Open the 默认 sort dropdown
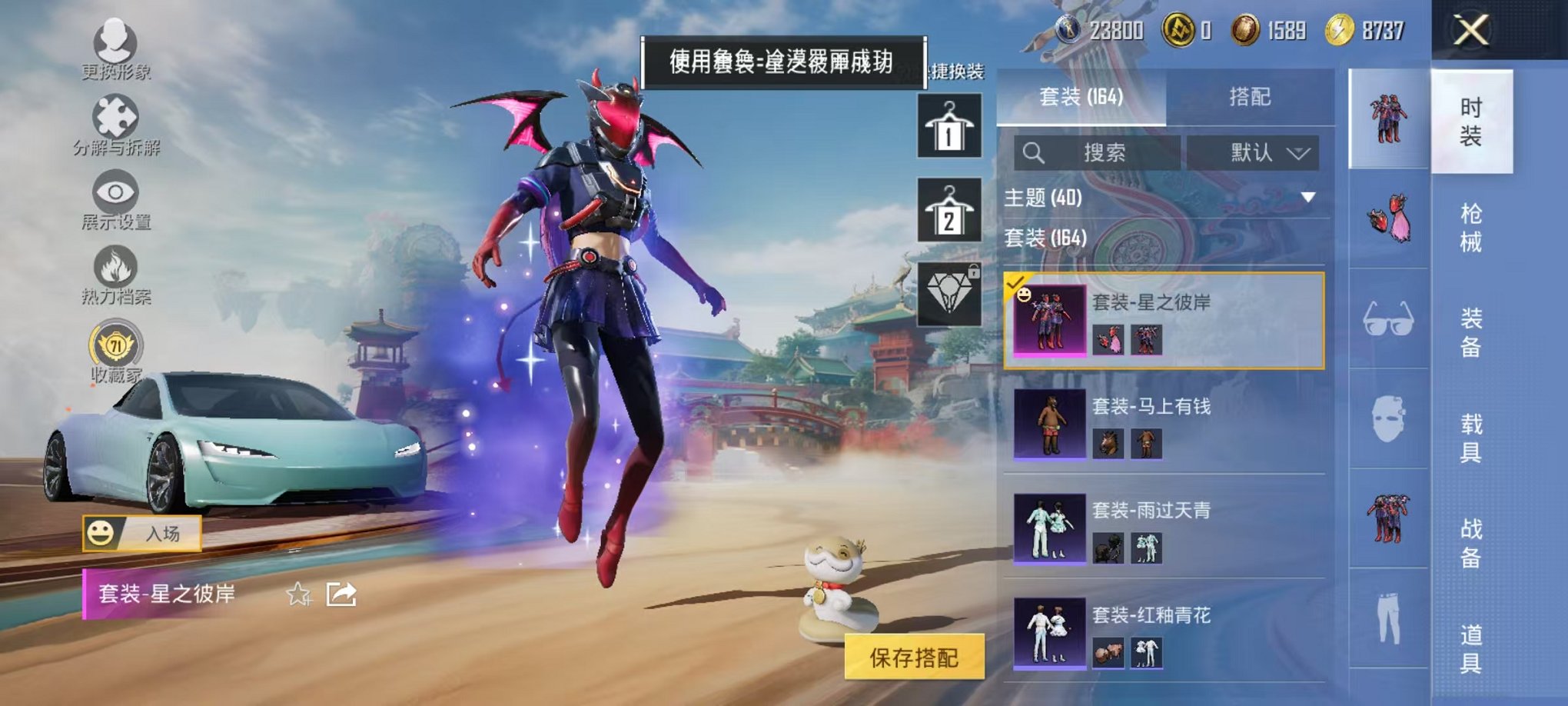Image resolution: width=1568 pixels, height=706 pixels. point(1267,152)
